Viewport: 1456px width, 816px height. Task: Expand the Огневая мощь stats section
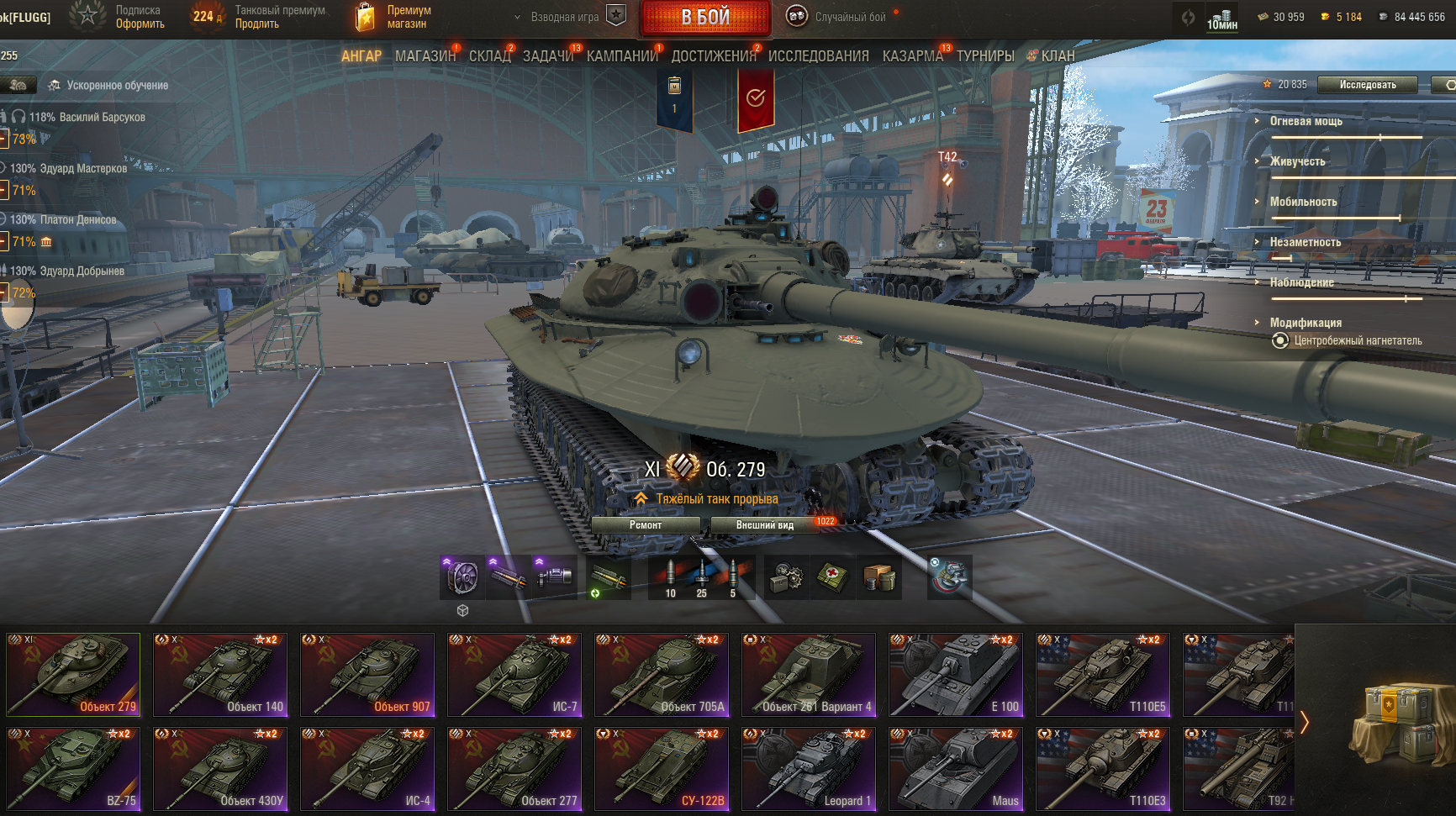point(1306,121)
